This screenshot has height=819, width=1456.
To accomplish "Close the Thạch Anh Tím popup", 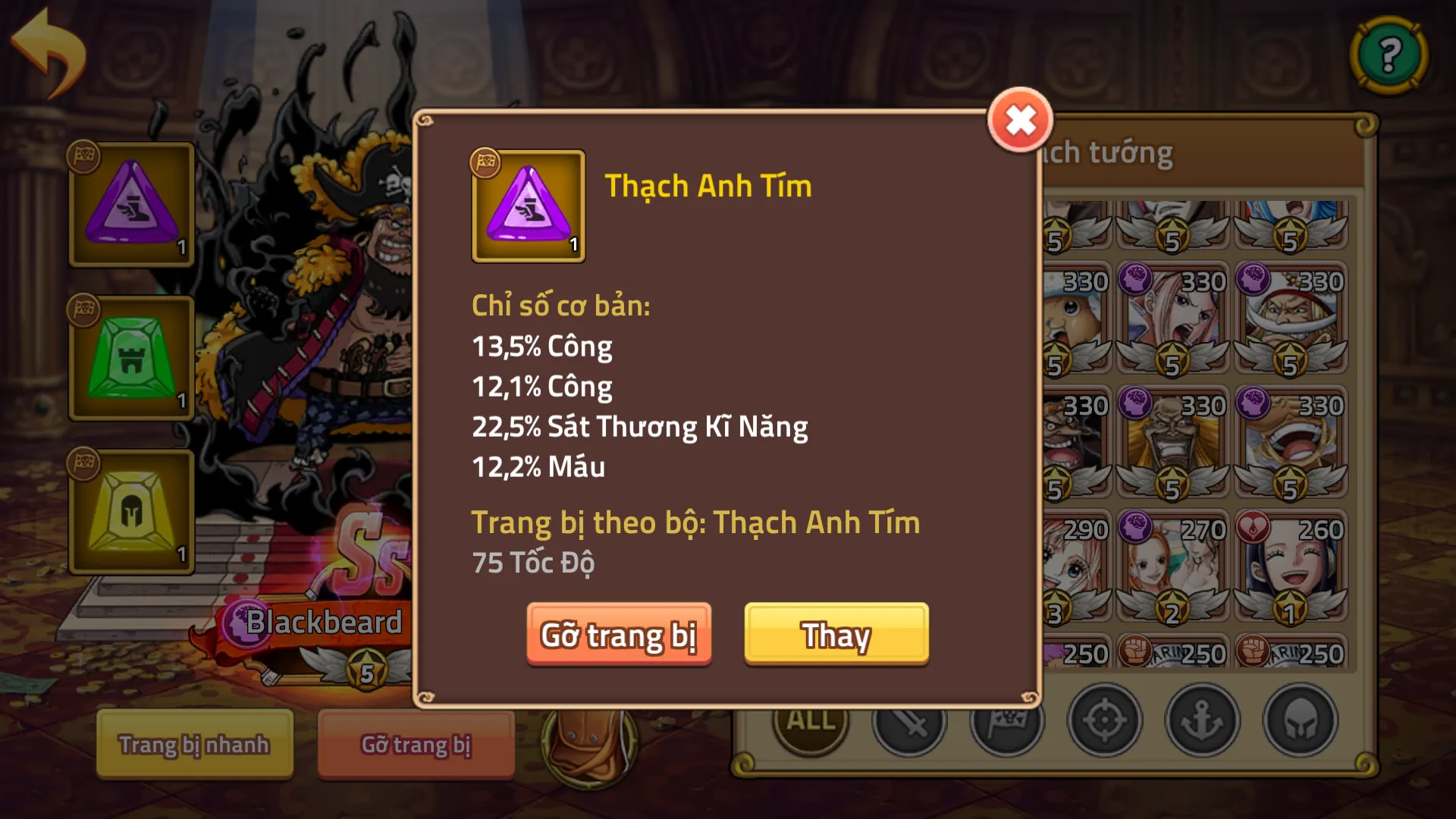I will click(1020, 118).
